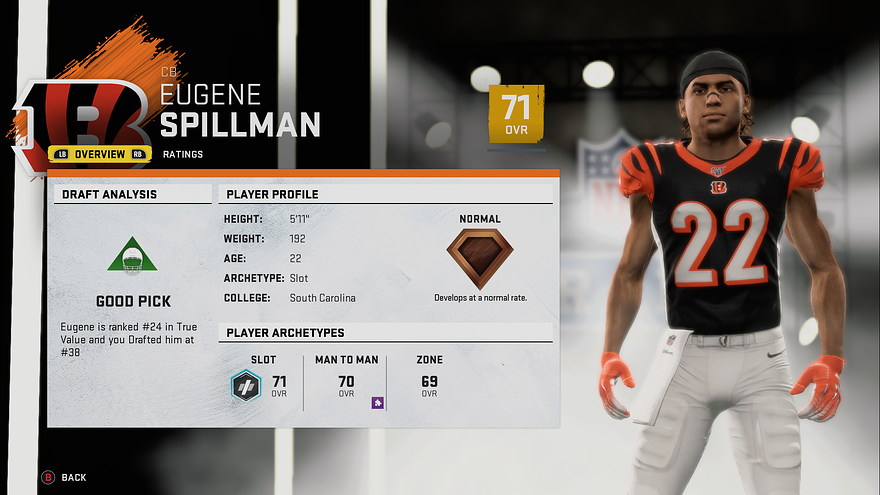This screenshot has width=880, height=495.
Task: Select the Overview tab
Action: tap(99, 154)
